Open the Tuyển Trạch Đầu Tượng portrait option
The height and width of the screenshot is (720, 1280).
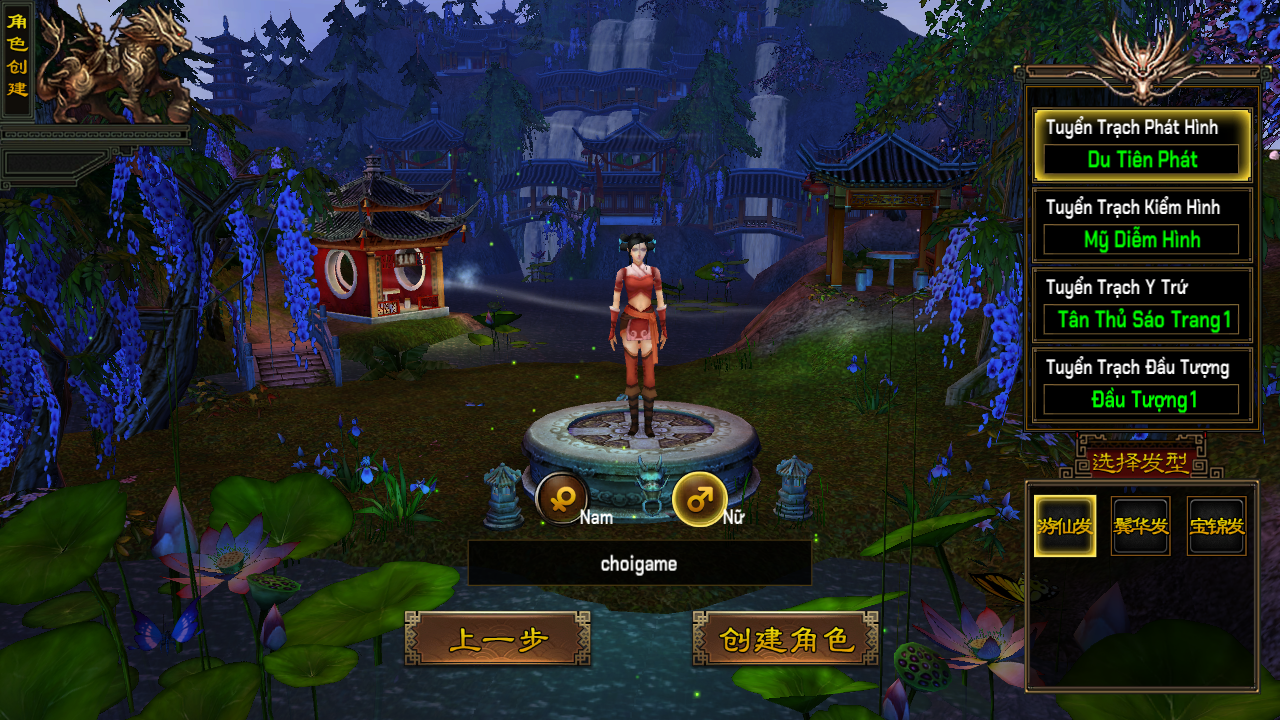pyautogui.click(x=1141, y=386)
